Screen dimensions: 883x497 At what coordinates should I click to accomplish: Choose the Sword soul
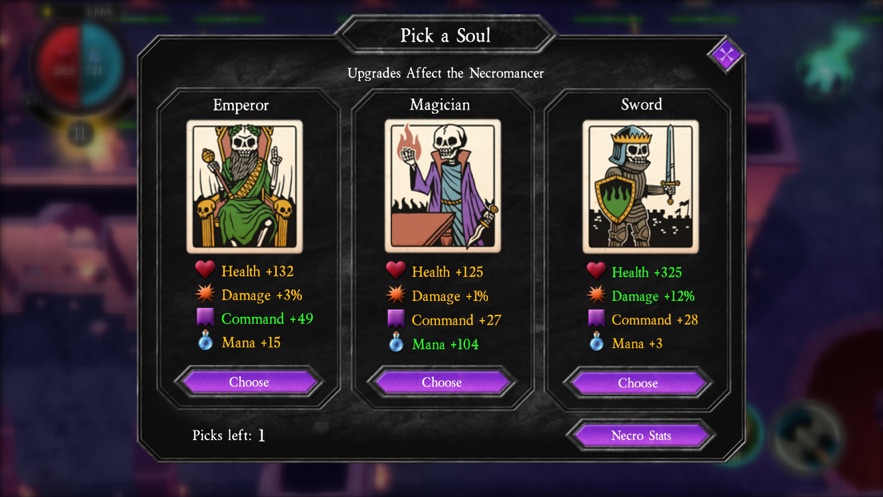point(638,382)
